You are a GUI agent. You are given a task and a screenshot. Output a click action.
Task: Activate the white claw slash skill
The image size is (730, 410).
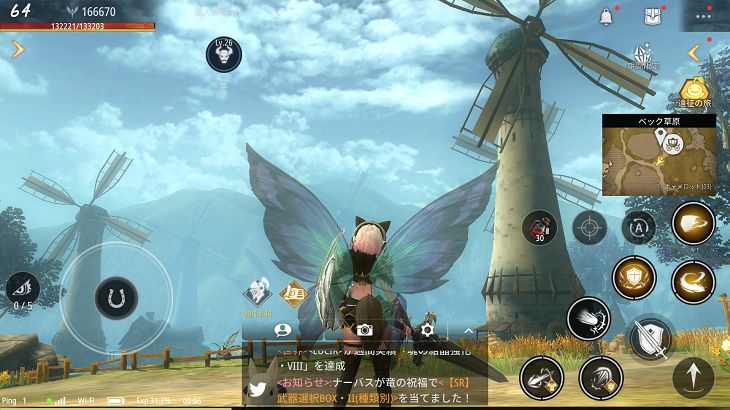click(587, 318)
